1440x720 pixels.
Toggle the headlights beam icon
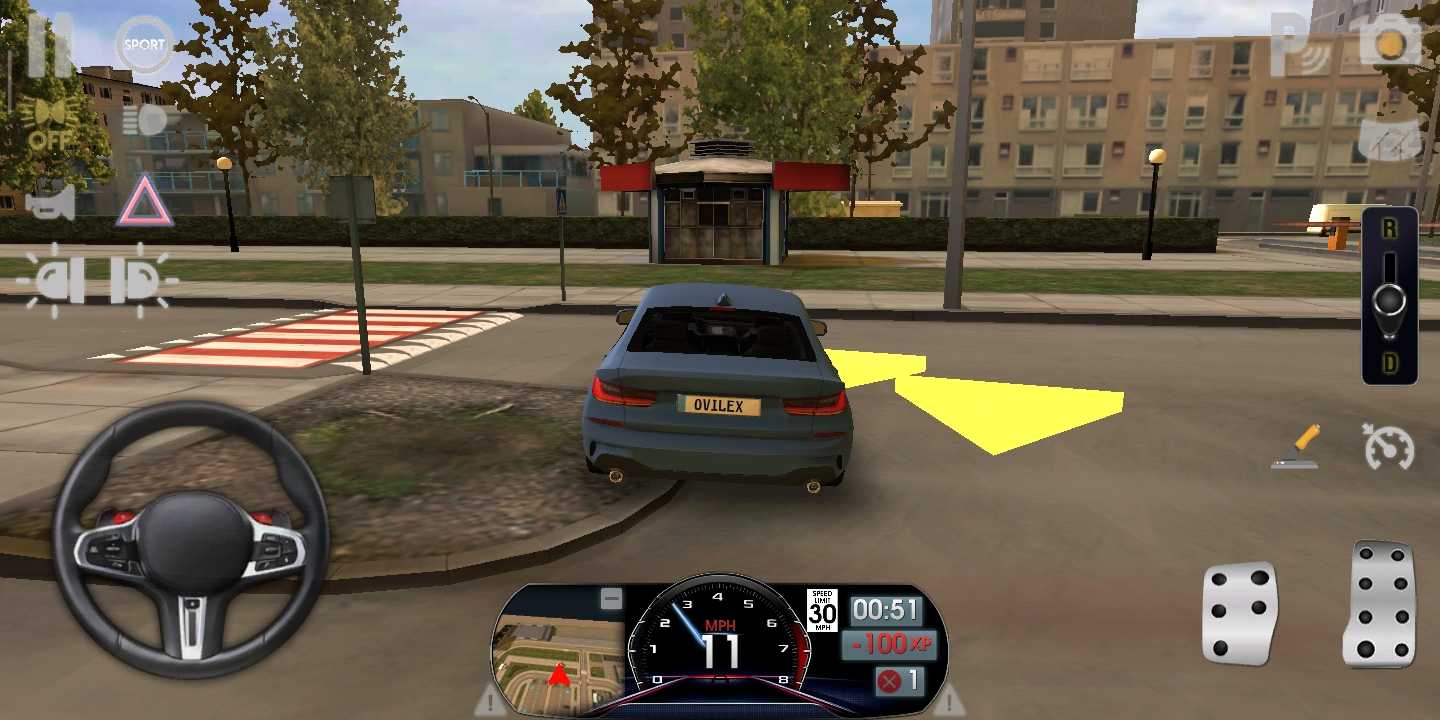[146, 121]
